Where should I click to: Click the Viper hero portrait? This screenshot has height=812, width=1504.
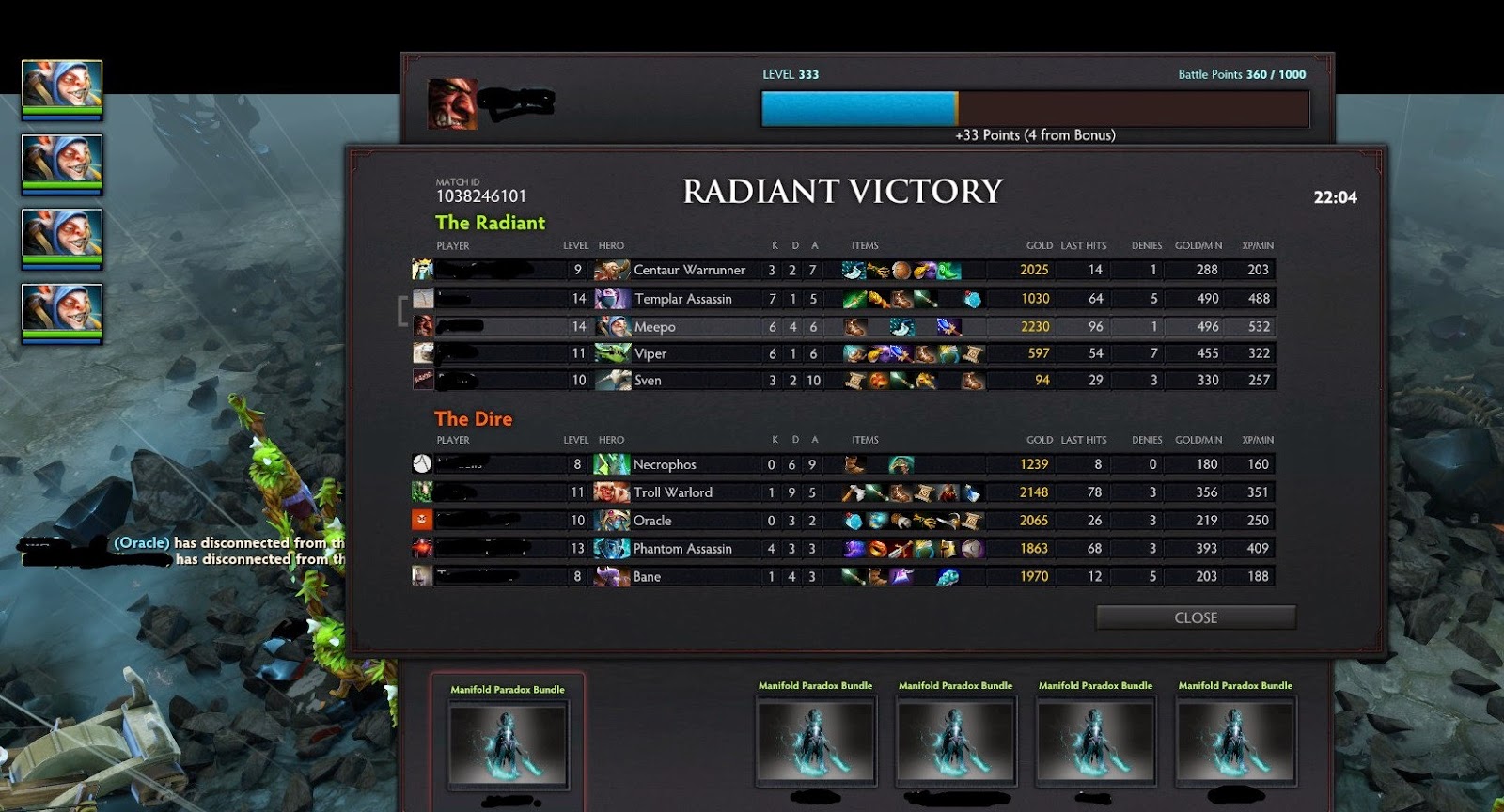tap(612, 353)
